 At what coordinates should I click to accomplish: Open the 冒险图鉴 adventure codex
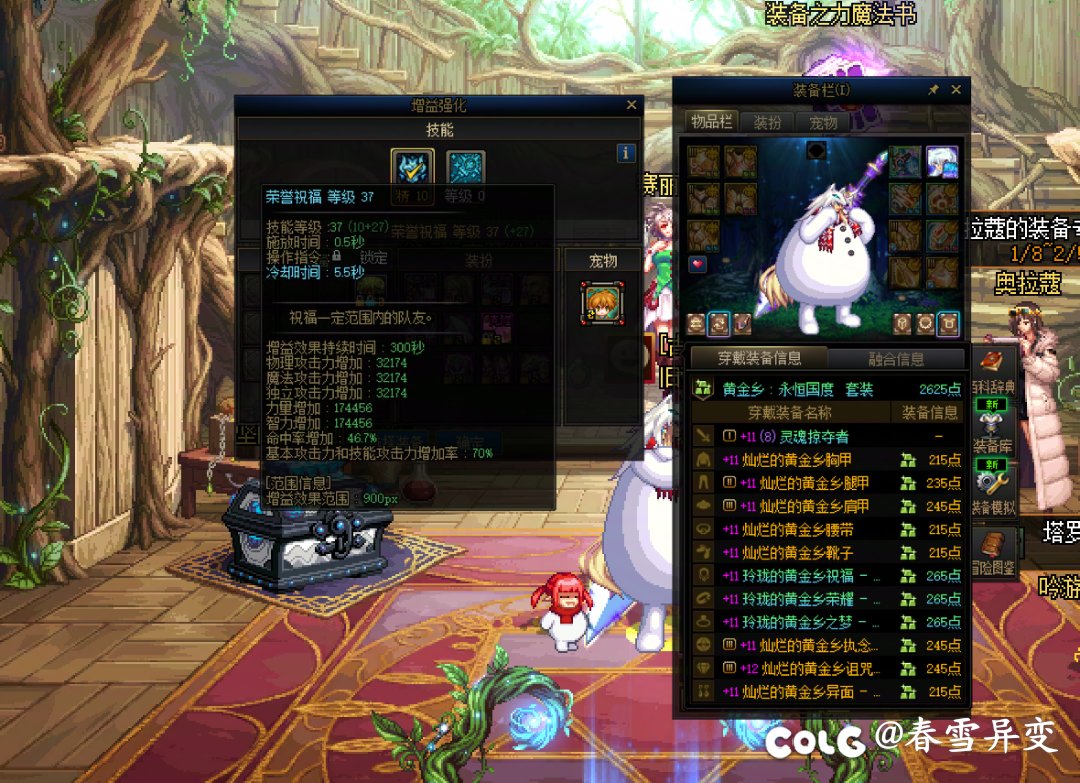tap(991, 552)
